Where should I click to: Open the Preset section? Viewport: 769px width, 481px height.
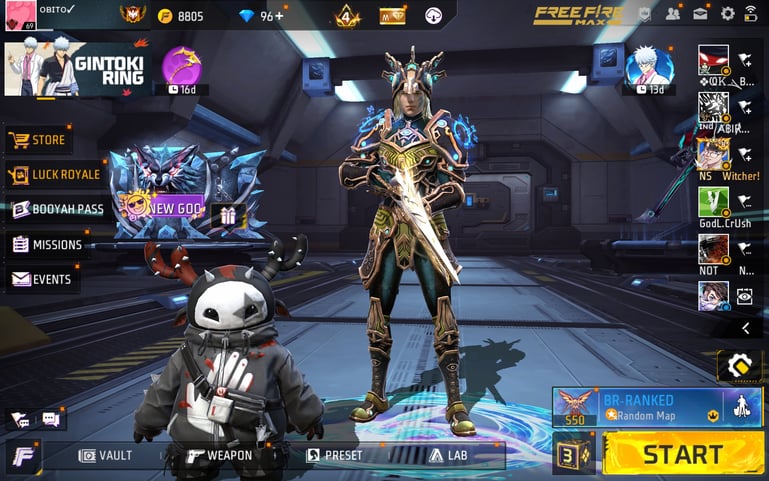[334, 455]
